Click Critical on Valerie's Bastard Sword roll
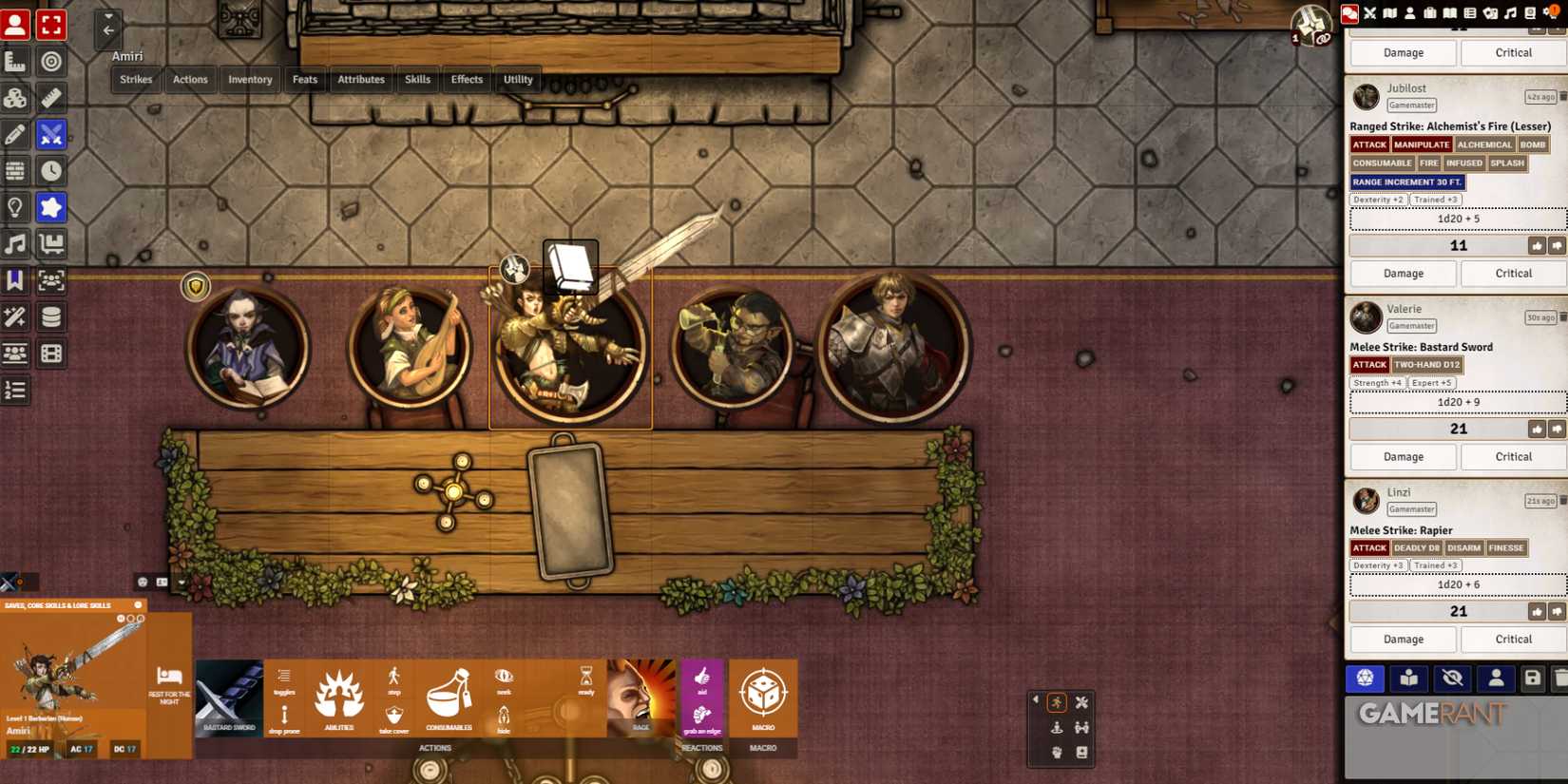The image size is (1568, 784). 1513,456
